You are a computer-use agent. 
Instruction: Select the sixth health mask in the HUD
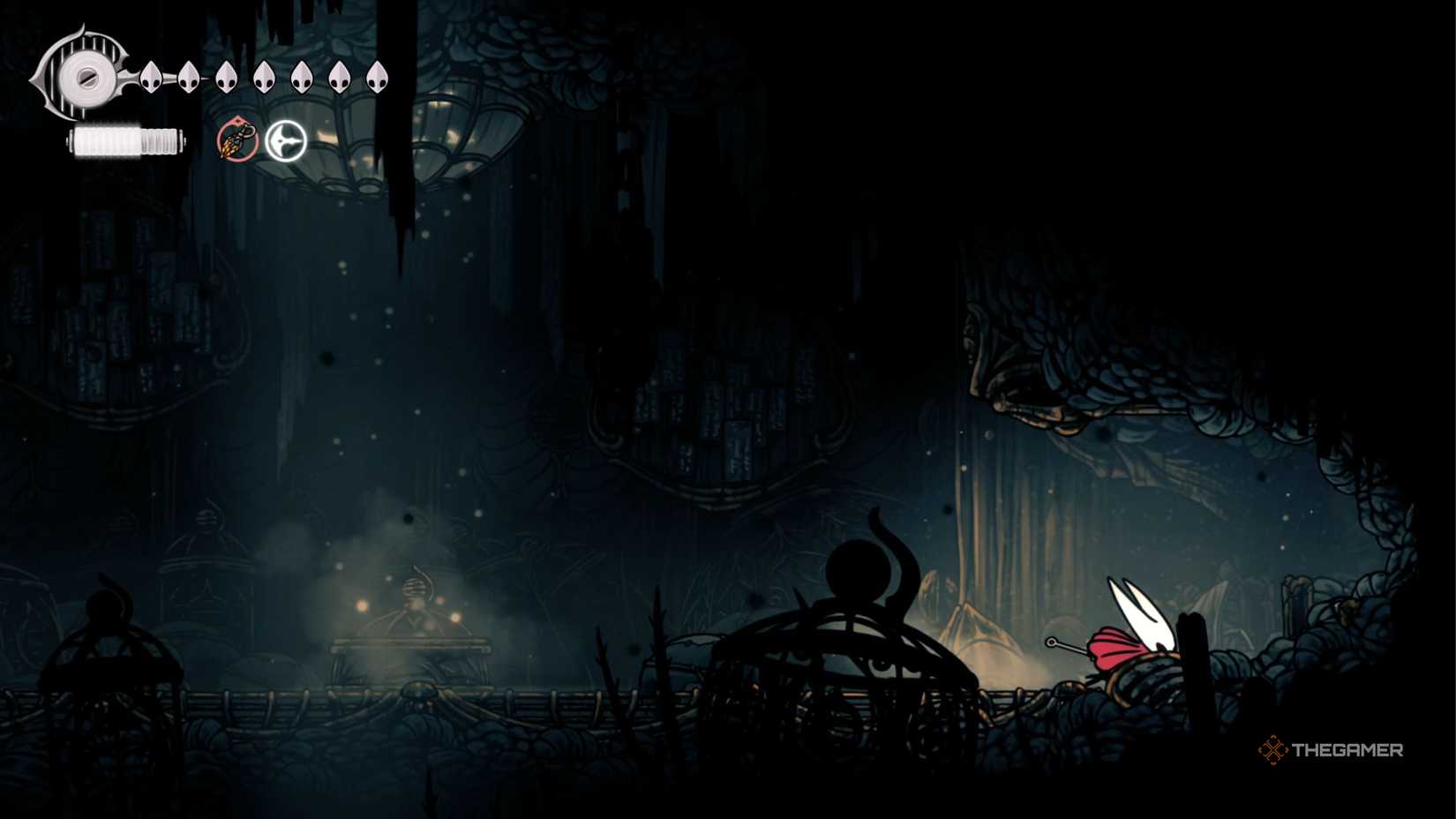click(339, 78)
